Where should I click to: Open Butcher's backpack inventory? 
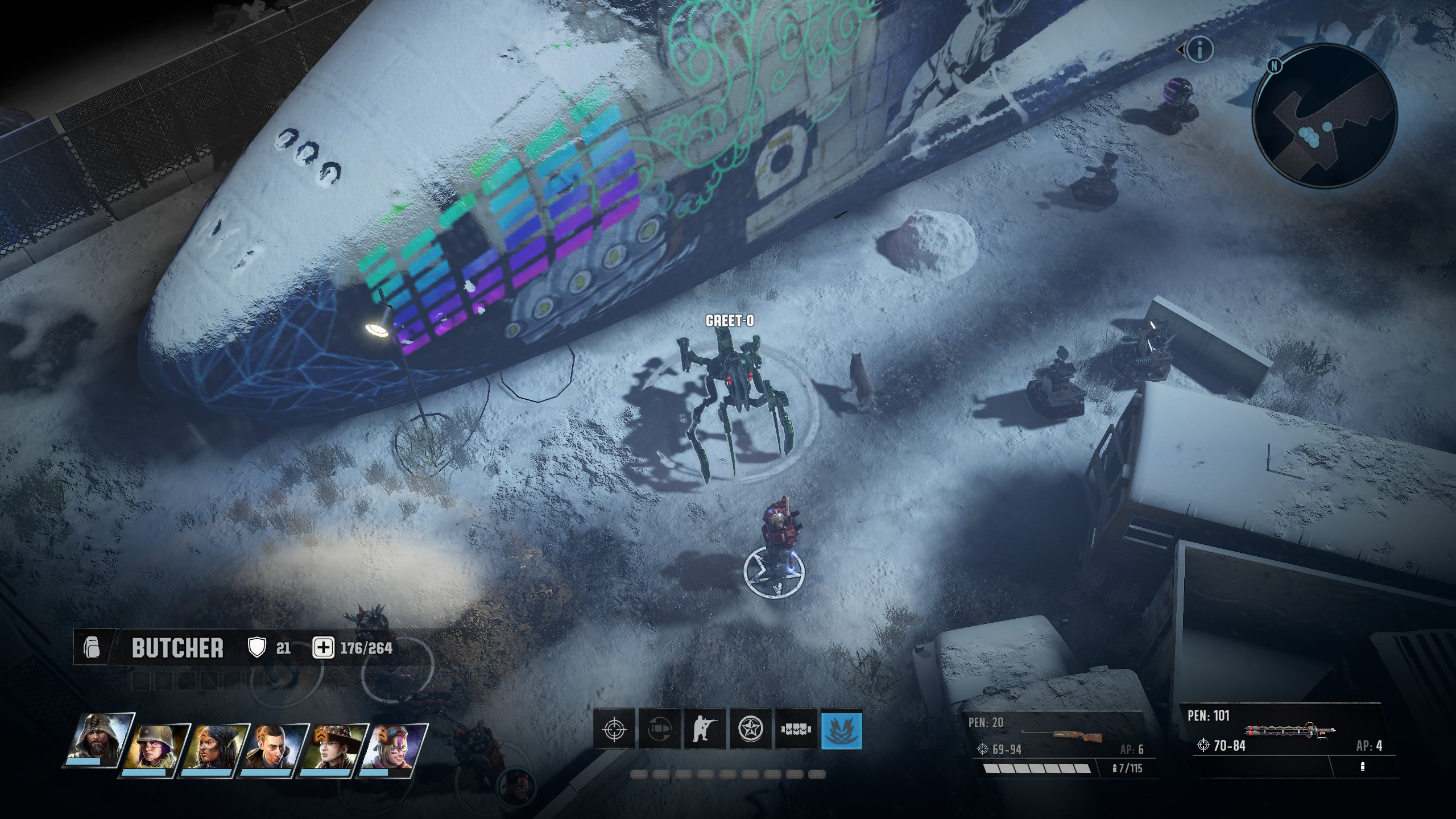point(92,648)
